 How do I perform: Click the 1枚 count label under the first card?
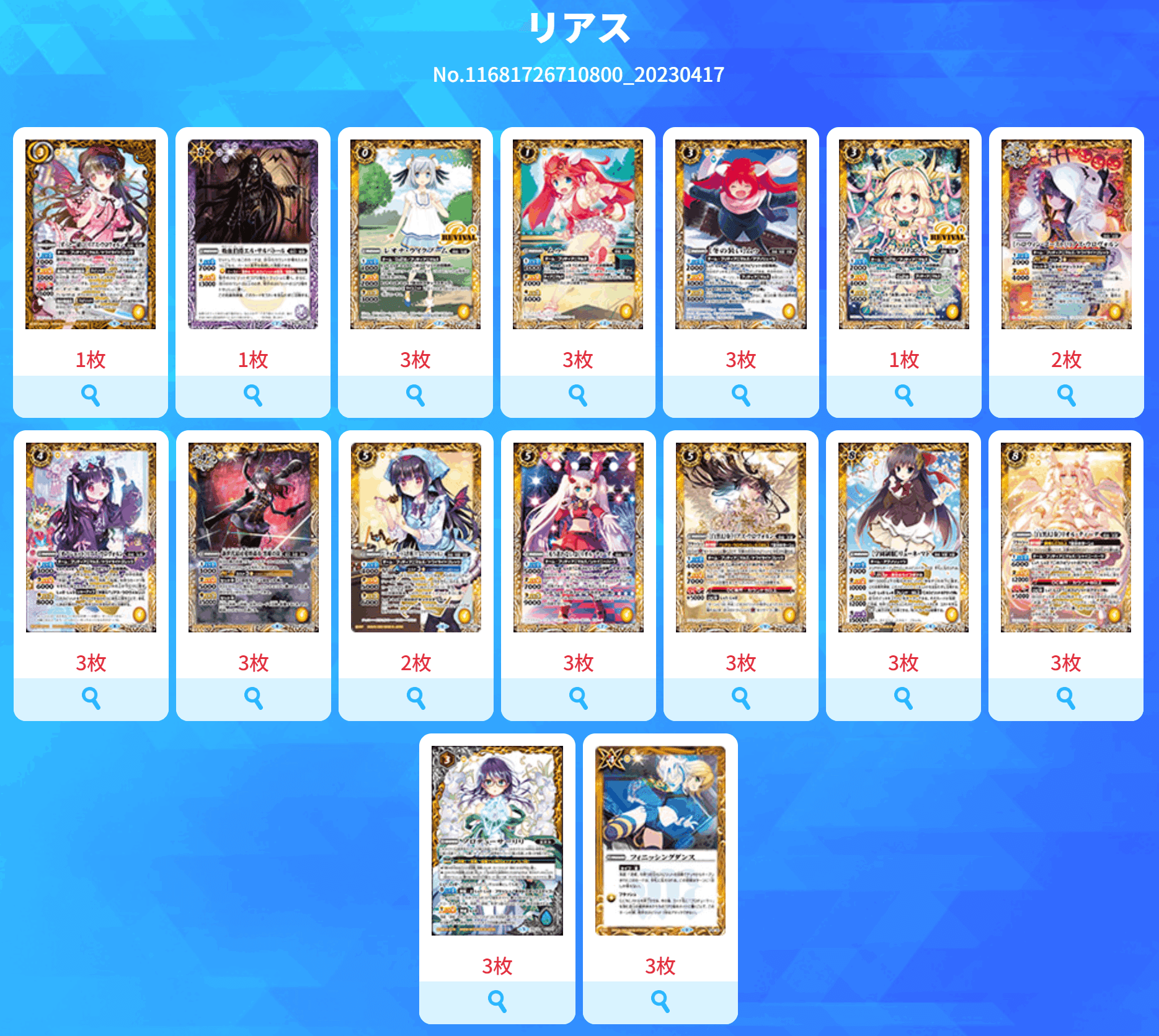point(91,358)
